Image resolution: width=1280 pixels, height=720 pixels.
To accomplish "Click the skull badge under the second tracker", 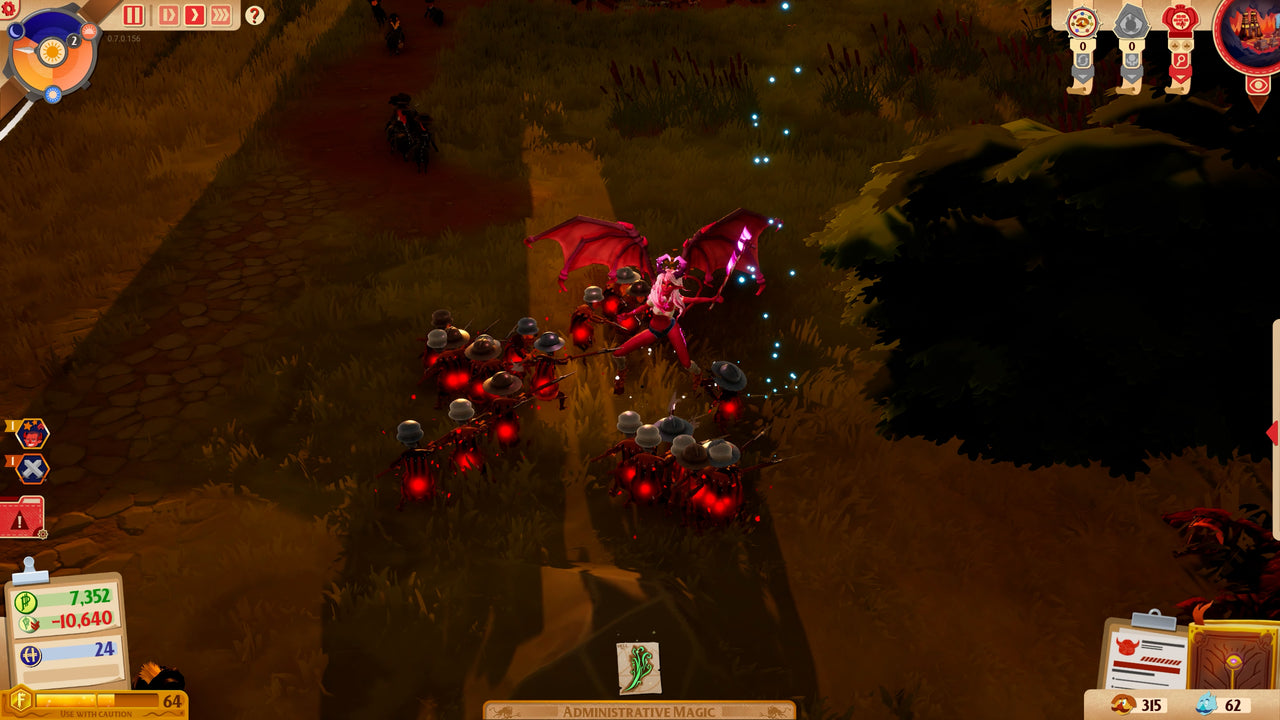I will [1132, 60].
